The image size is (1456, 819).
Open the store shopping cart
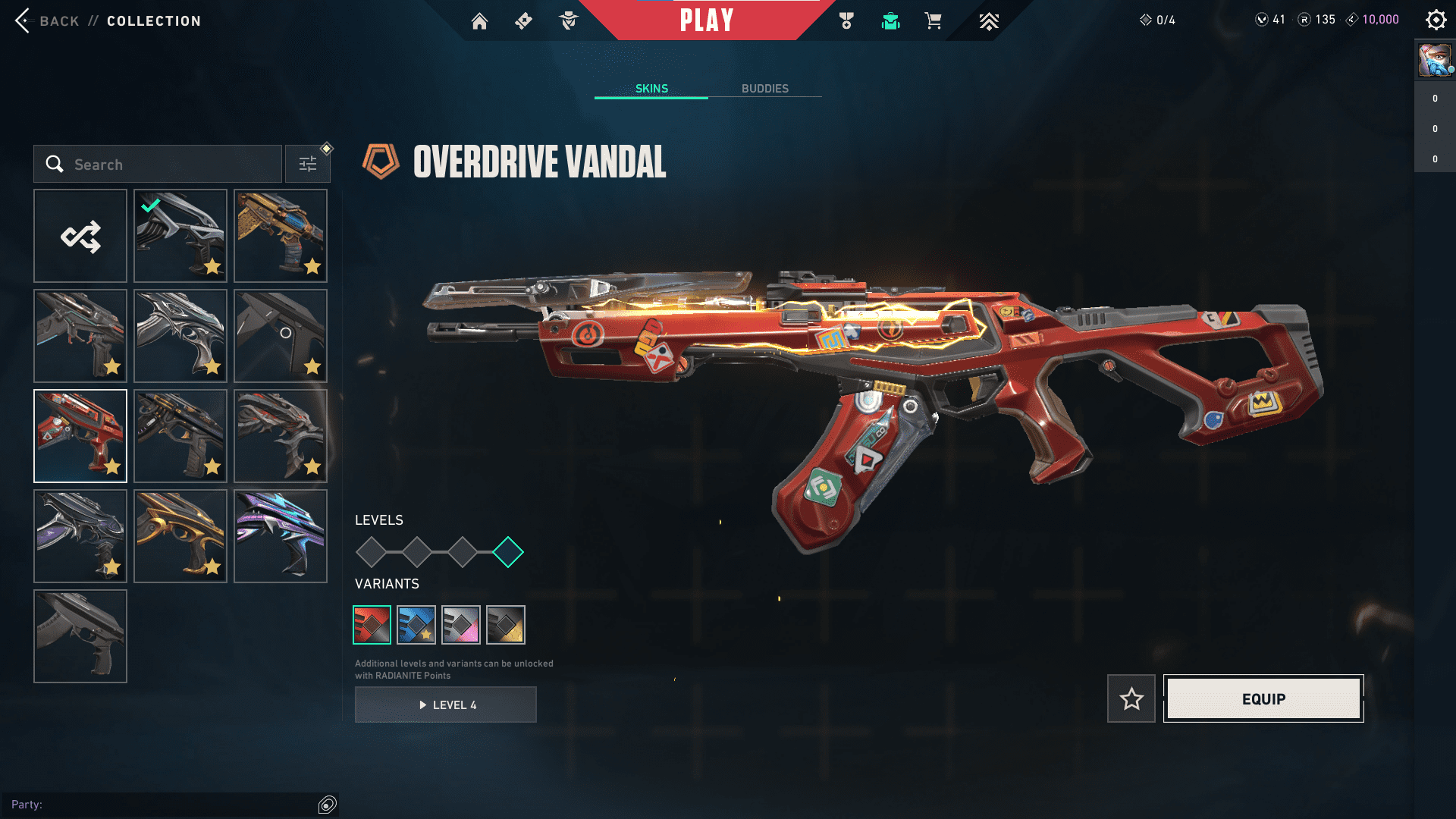click(933, 20)
